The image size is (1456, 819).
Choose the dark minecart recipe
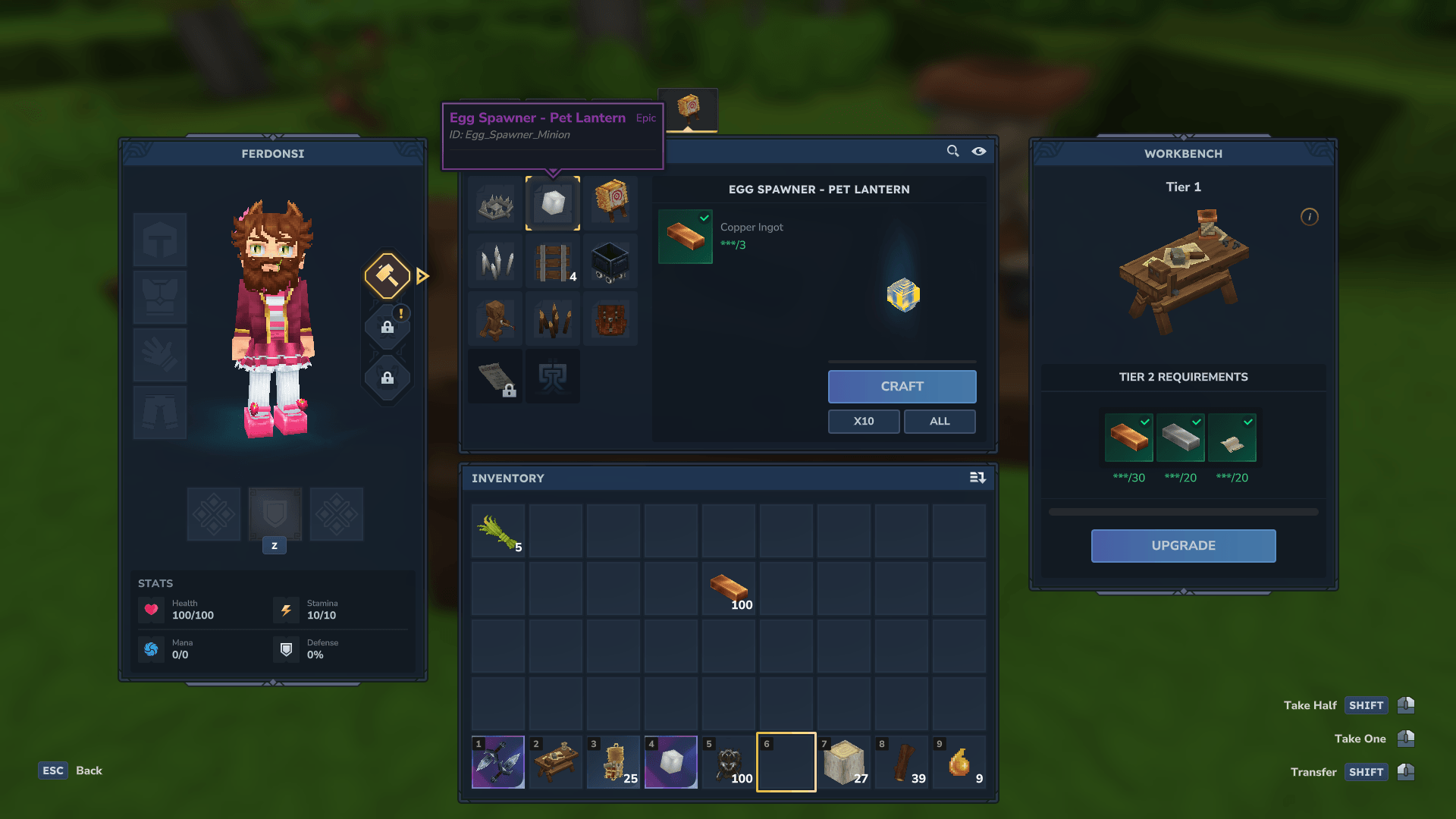click(x=610, y=262)
